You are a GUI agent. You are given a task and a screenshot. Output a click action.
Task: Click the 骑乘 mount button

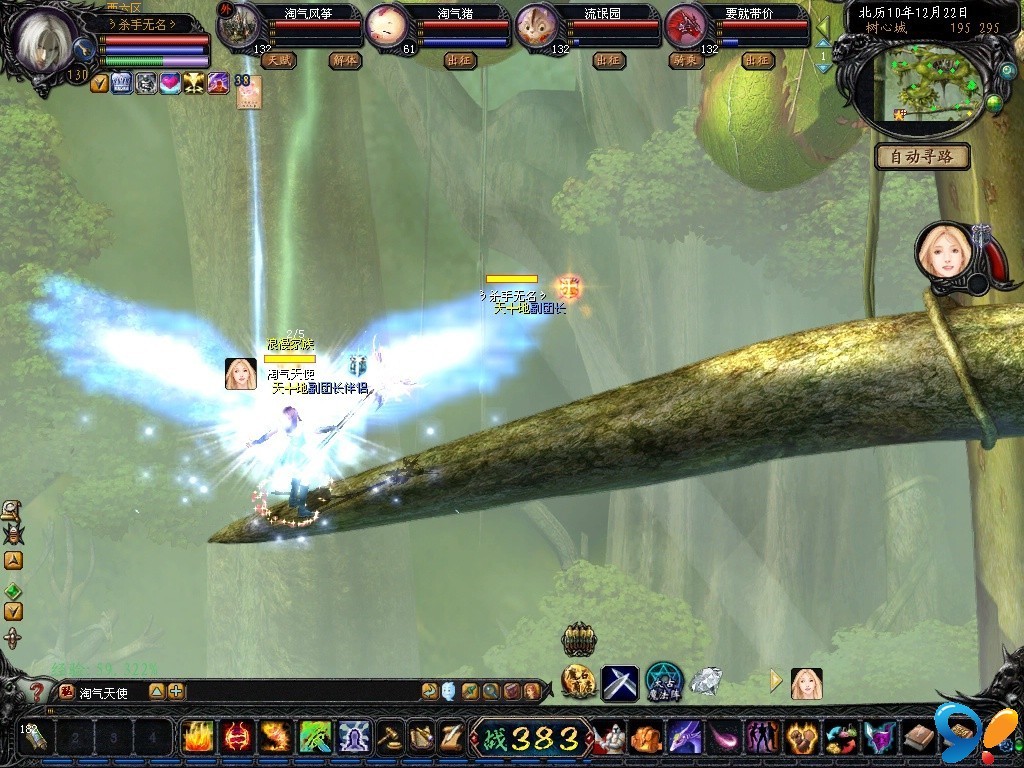(684, 60)
